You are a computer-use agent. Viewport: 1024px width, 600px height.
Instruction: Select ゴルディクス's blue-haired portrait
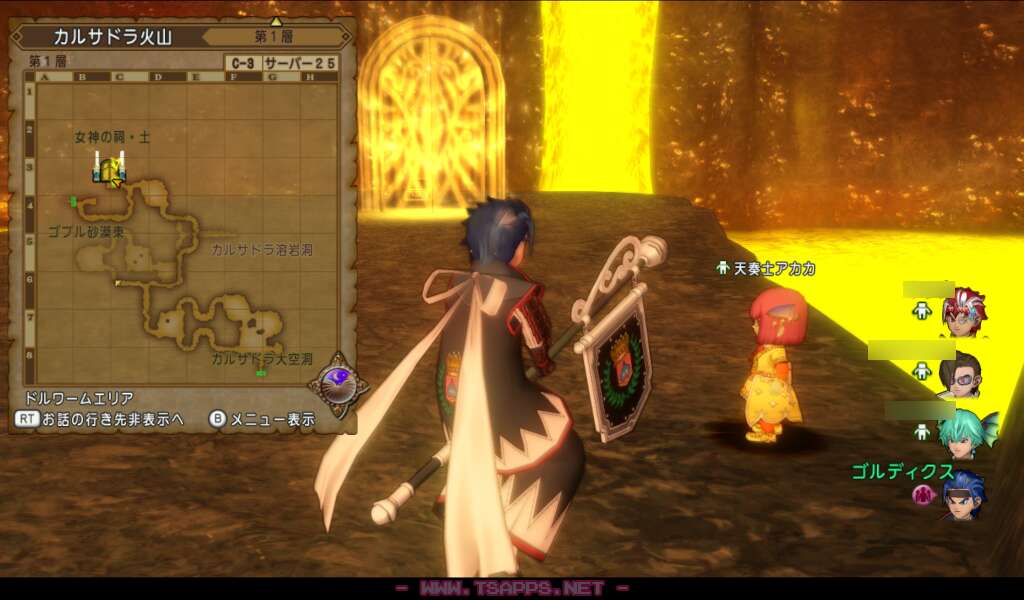(x=963, y=494)
